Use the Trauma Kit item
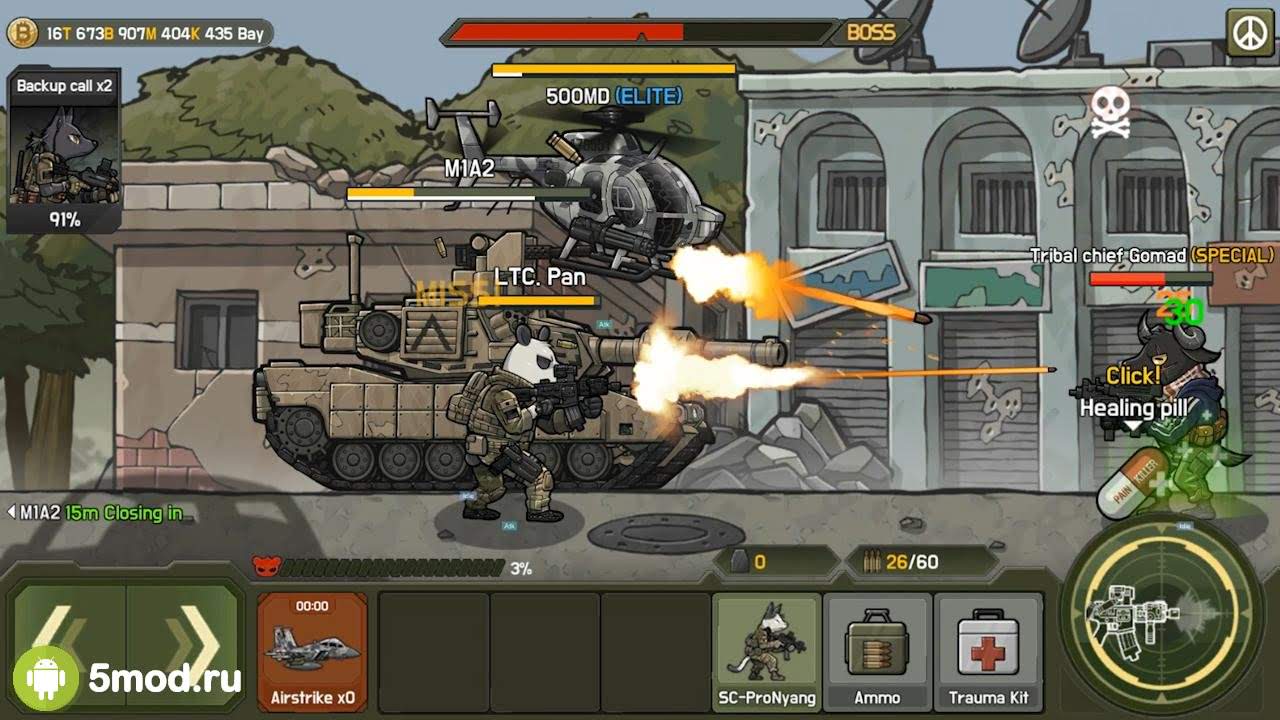 pos(988,651)
